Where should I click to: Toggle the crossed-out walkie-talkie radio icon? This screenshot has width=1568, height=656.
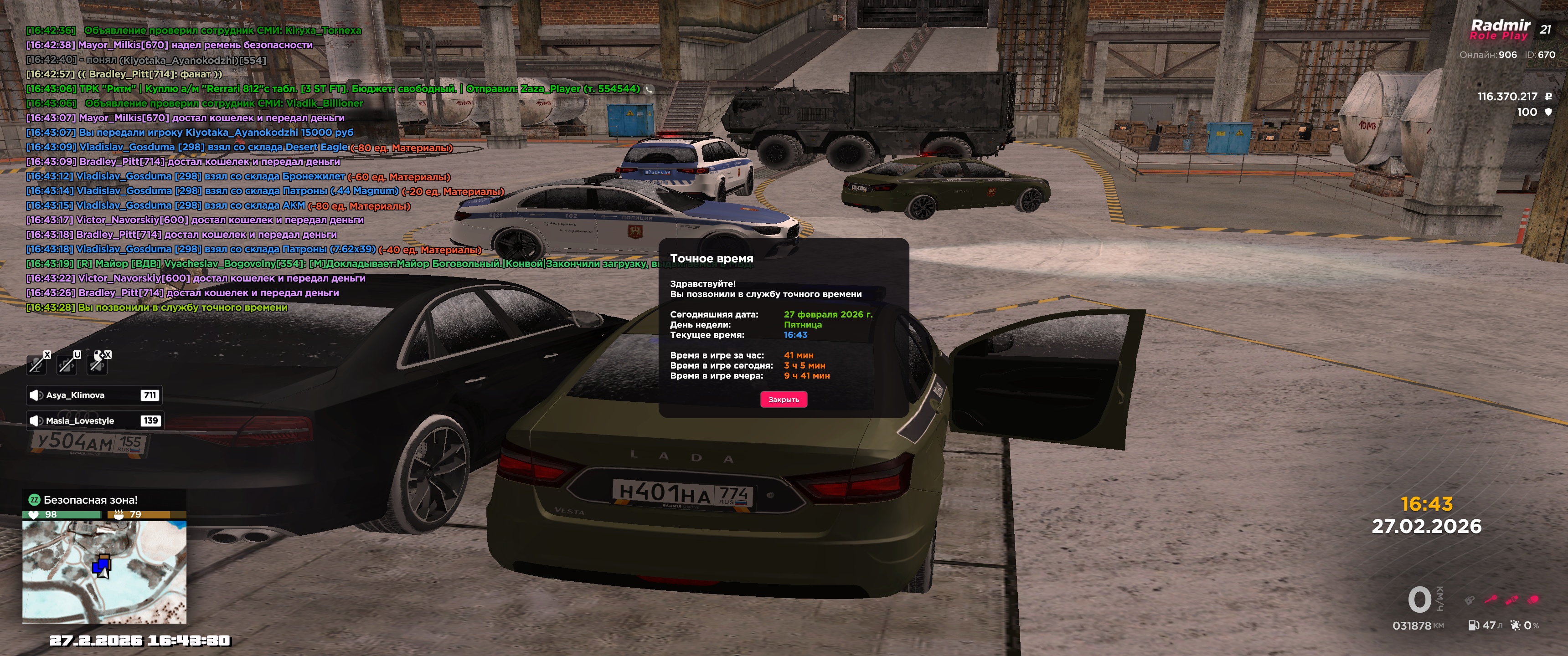[x=67, y=364]
